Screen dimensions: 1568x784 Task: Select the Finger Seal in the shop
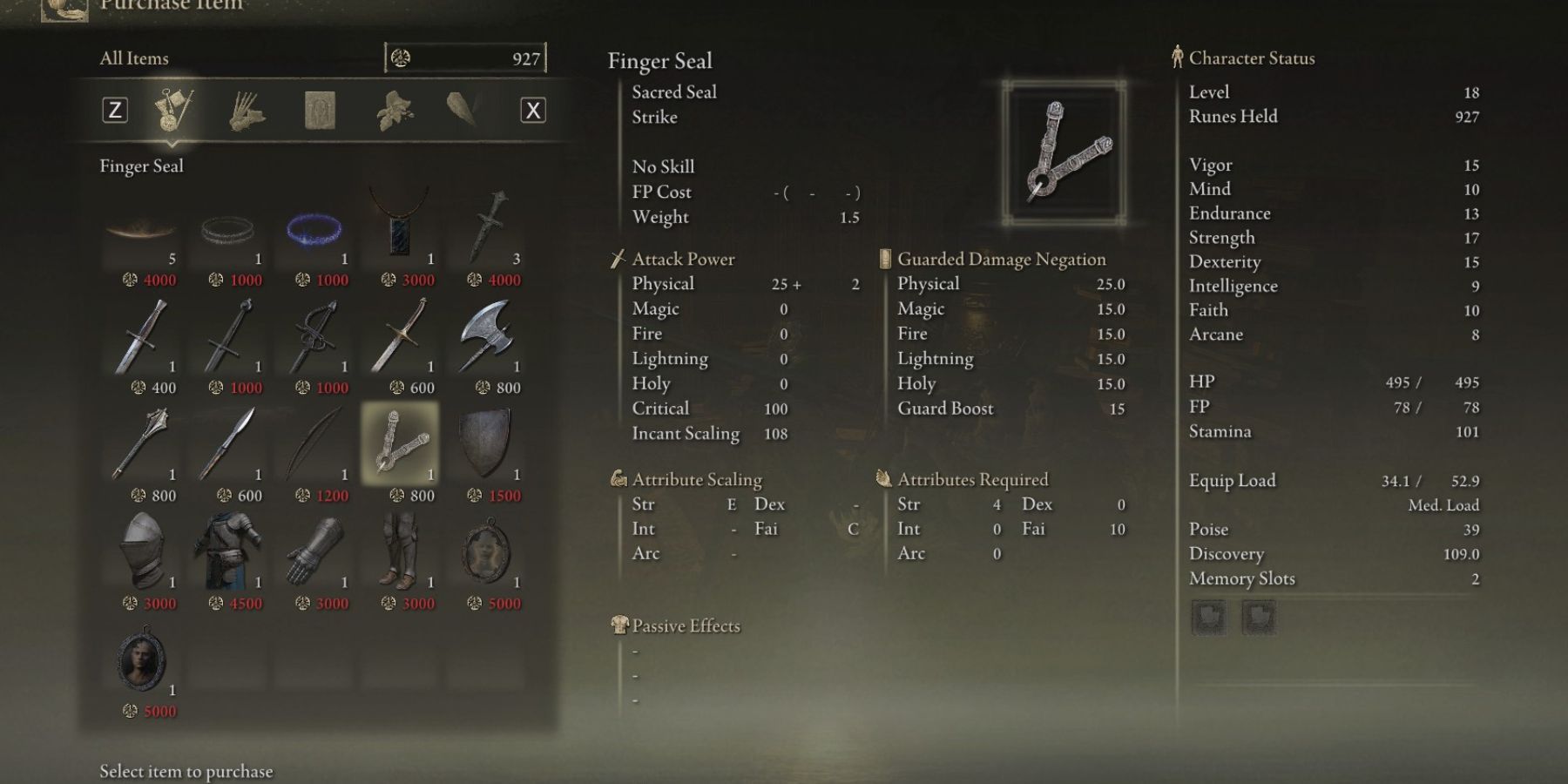pos(400,444)
